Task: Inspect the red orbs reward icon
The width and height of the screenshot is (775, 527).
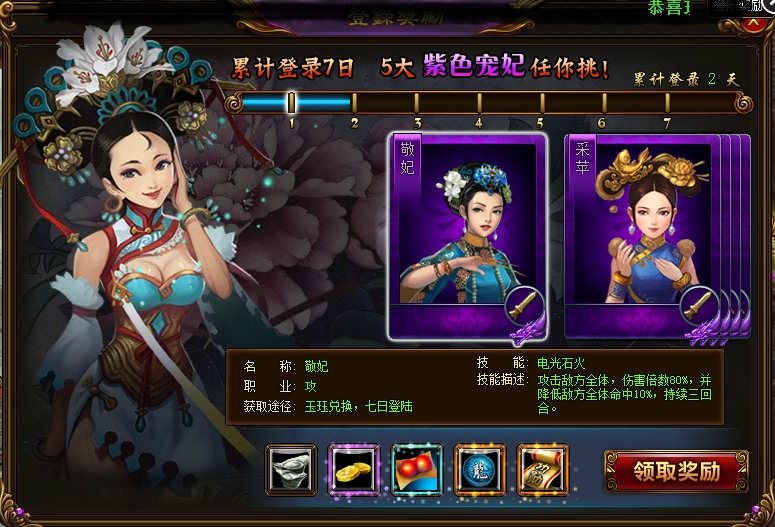Action: (417, 470)
